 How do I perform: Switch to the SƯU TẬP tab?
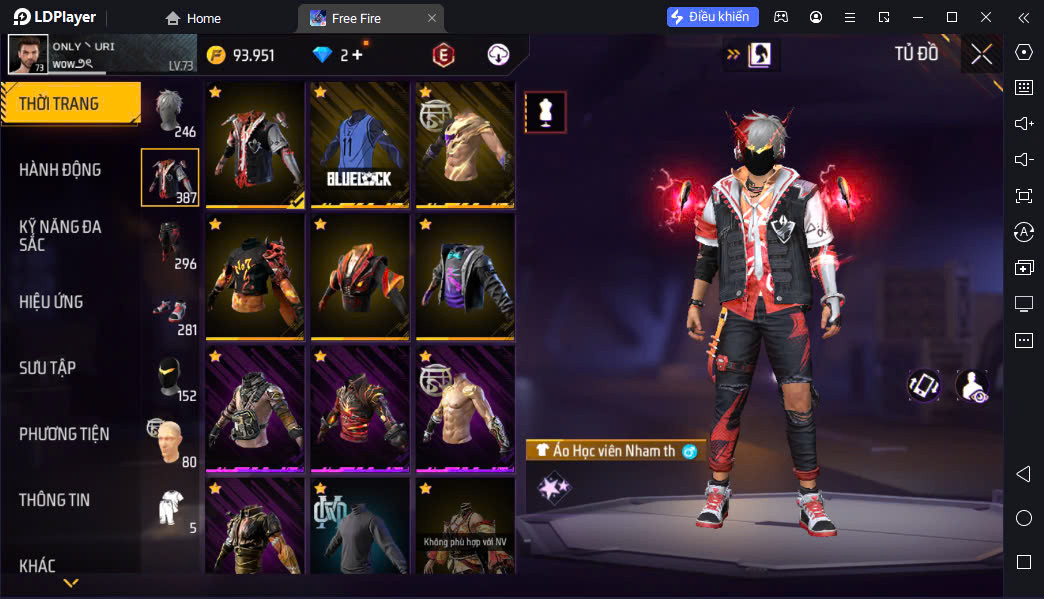[x=47, y=368]
